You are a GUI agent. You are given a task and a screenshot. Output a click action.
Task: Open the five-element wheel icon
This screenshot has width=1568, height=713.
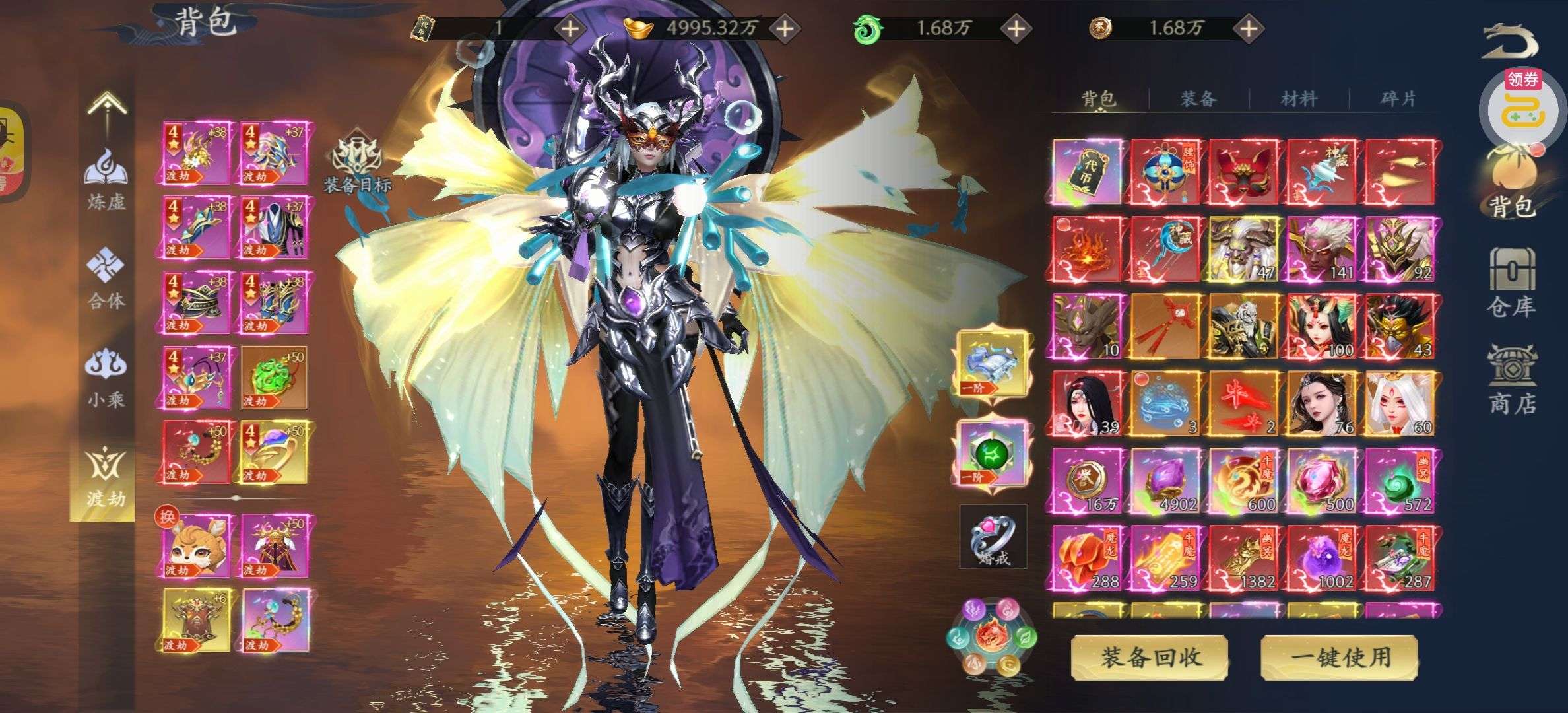point(992,637)
